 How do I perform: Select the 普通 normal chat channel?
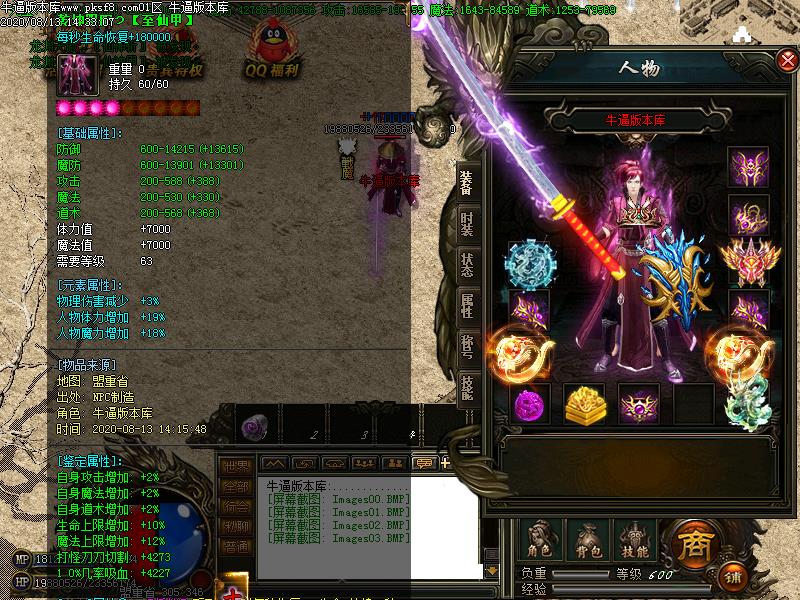tap(236, 547)
